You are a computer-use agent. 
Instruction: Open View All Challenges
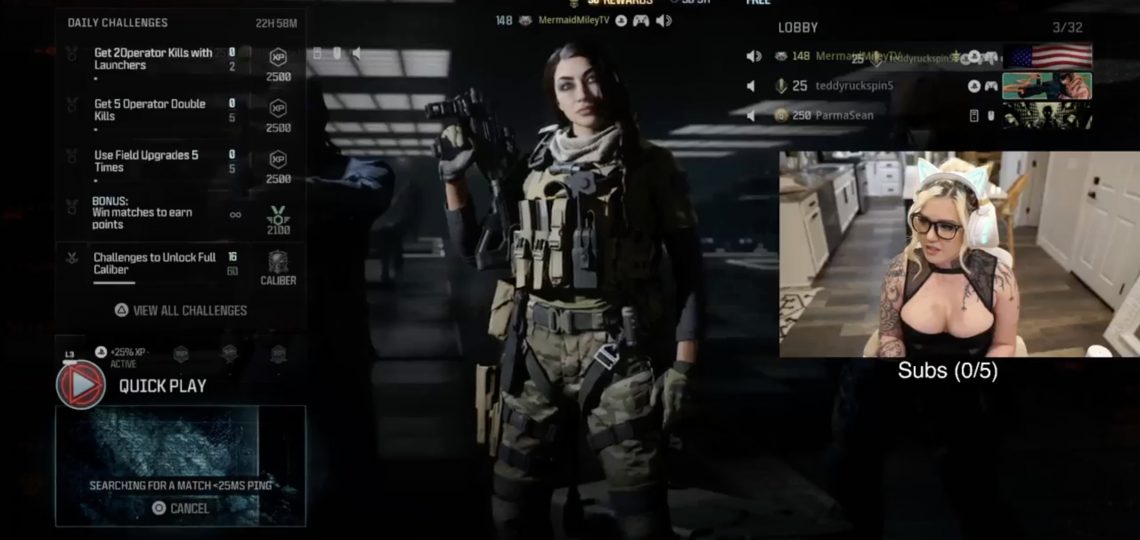pos(181,310)
